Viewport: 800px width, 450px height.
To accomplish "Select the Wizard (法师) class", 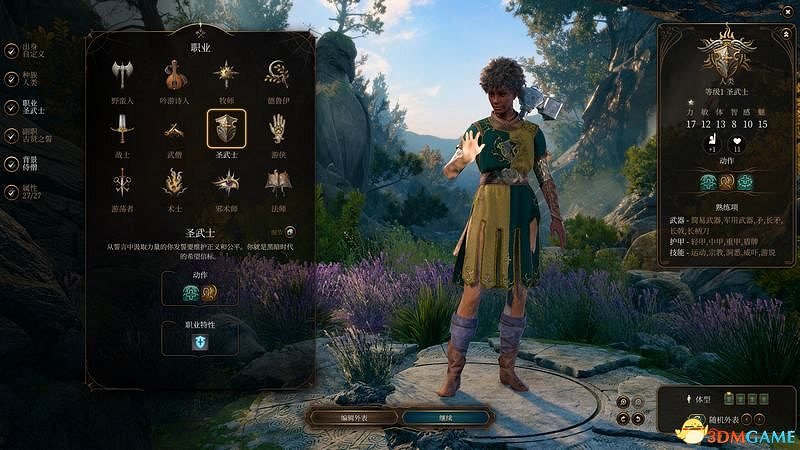I will click(277, 184).
